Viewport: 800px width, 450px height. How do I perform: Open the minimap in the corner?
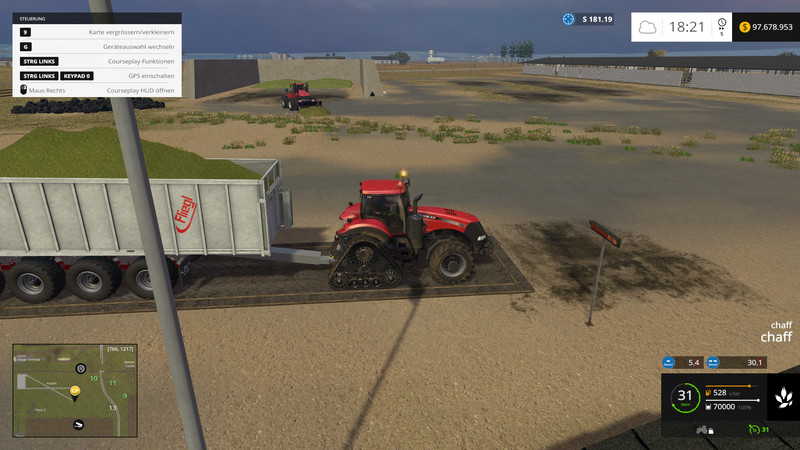73,391
